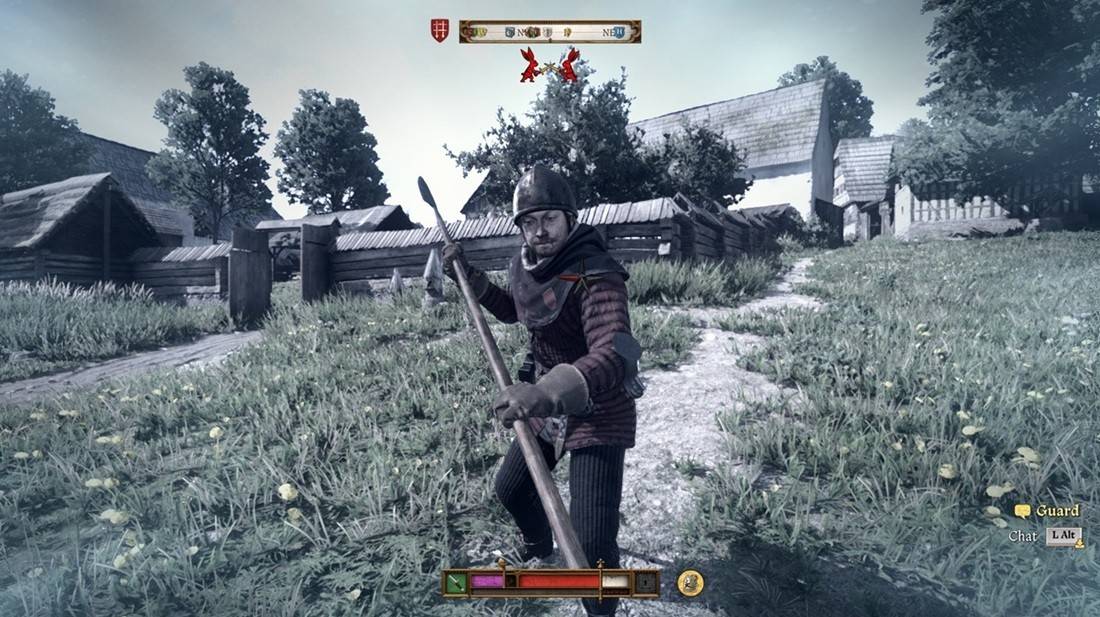Click the red shield emblem beside the compass
This screenshot has width=1100, height=617.
440,31
